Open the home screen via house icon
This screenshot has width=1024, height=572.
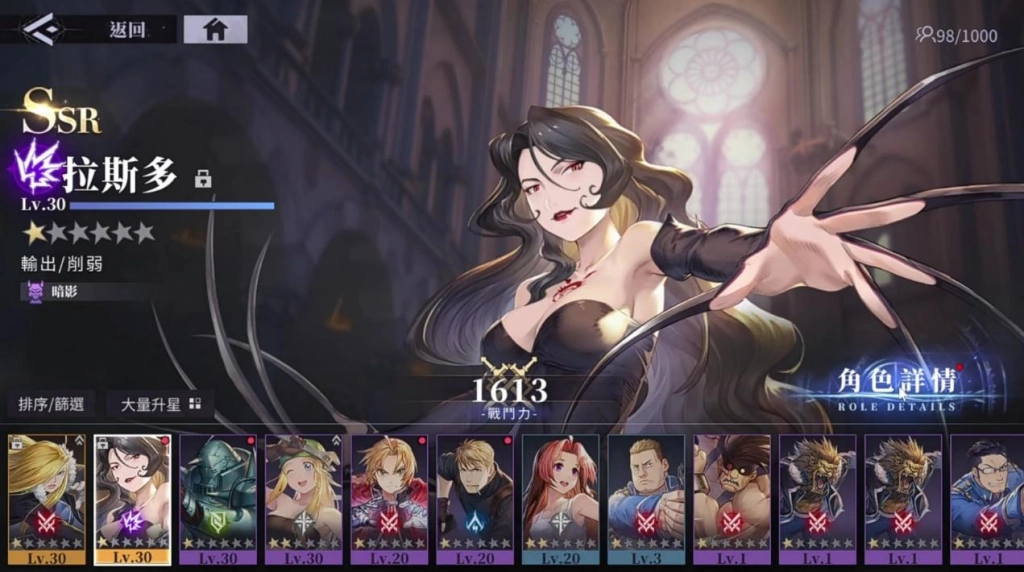pos(215,29)
